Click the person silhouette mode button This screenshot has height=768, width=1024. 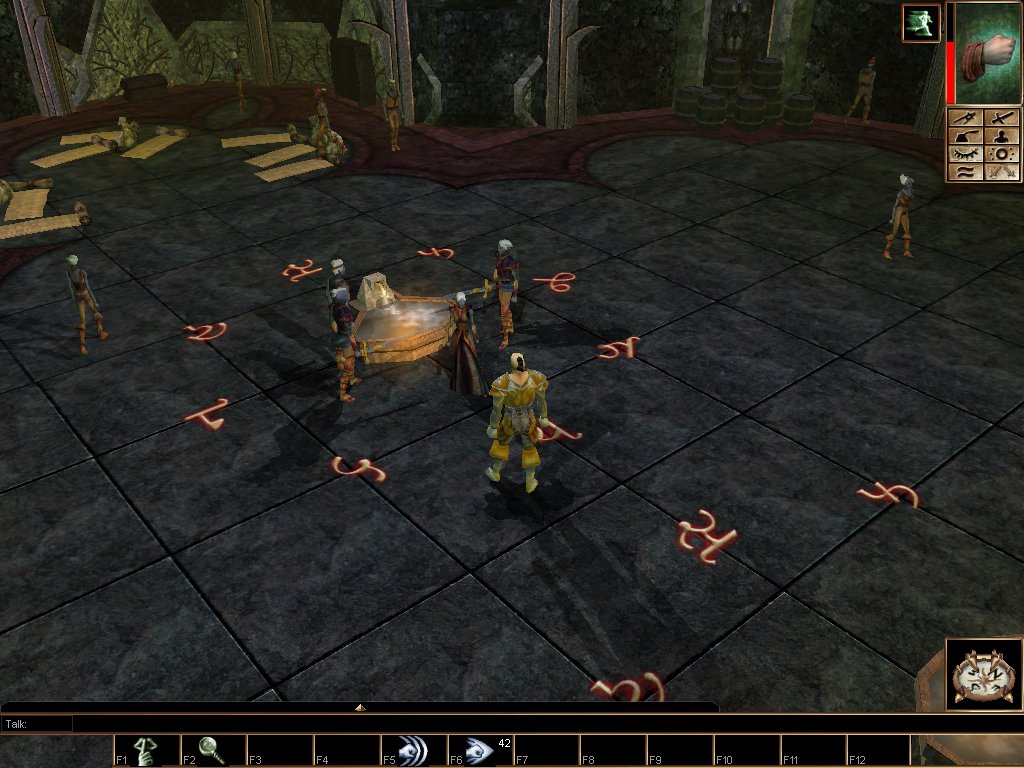click(1001, 136)
